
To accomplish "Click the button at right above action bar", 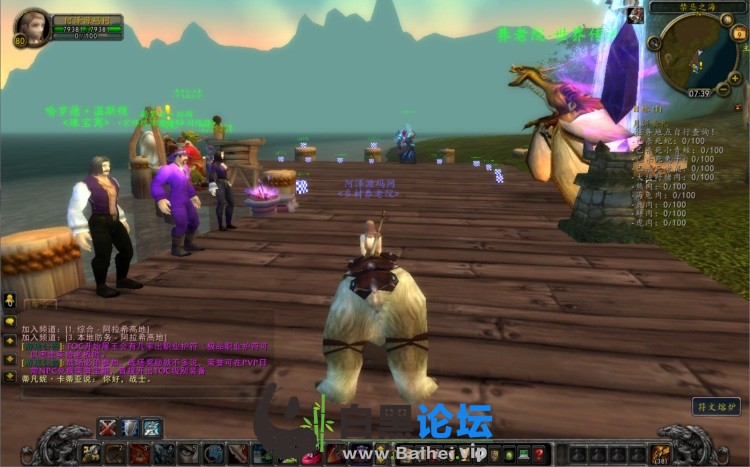I will coord(716,406).
